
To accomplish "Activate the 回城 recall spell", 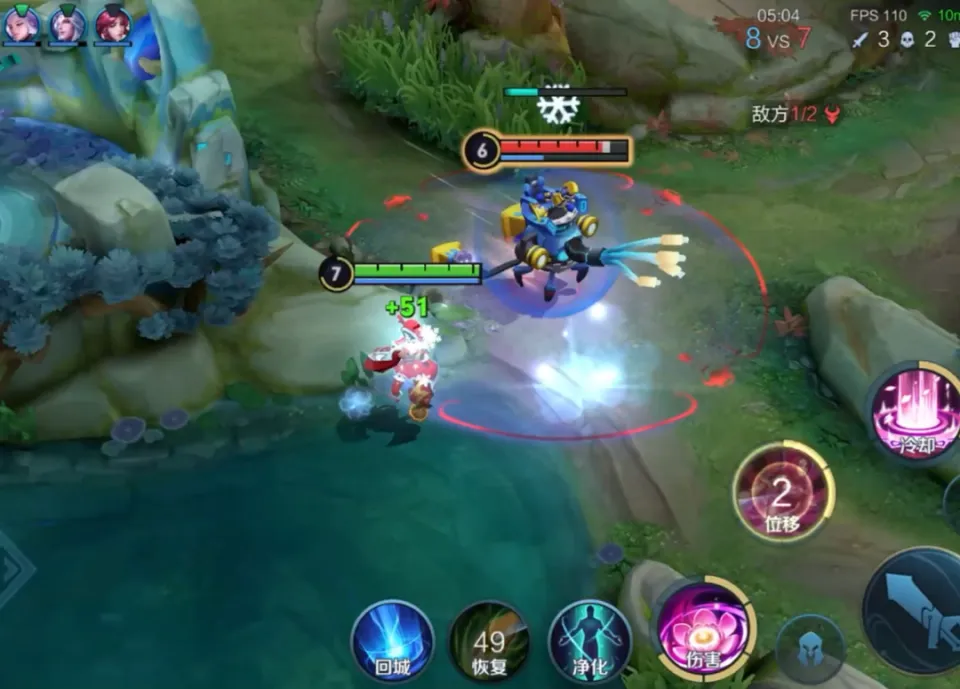I will [x=392, y=641].
